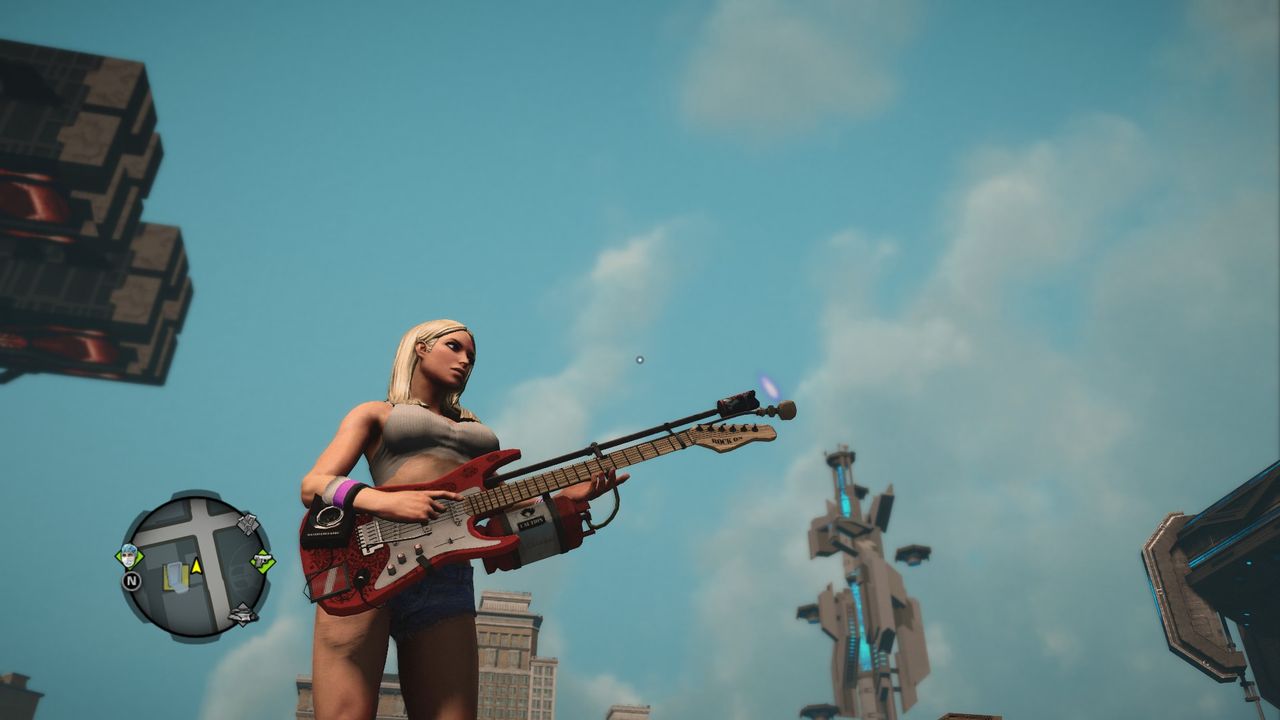Select the yellow player arrow on the minimap
The image size is (1280, 720).
196,567
